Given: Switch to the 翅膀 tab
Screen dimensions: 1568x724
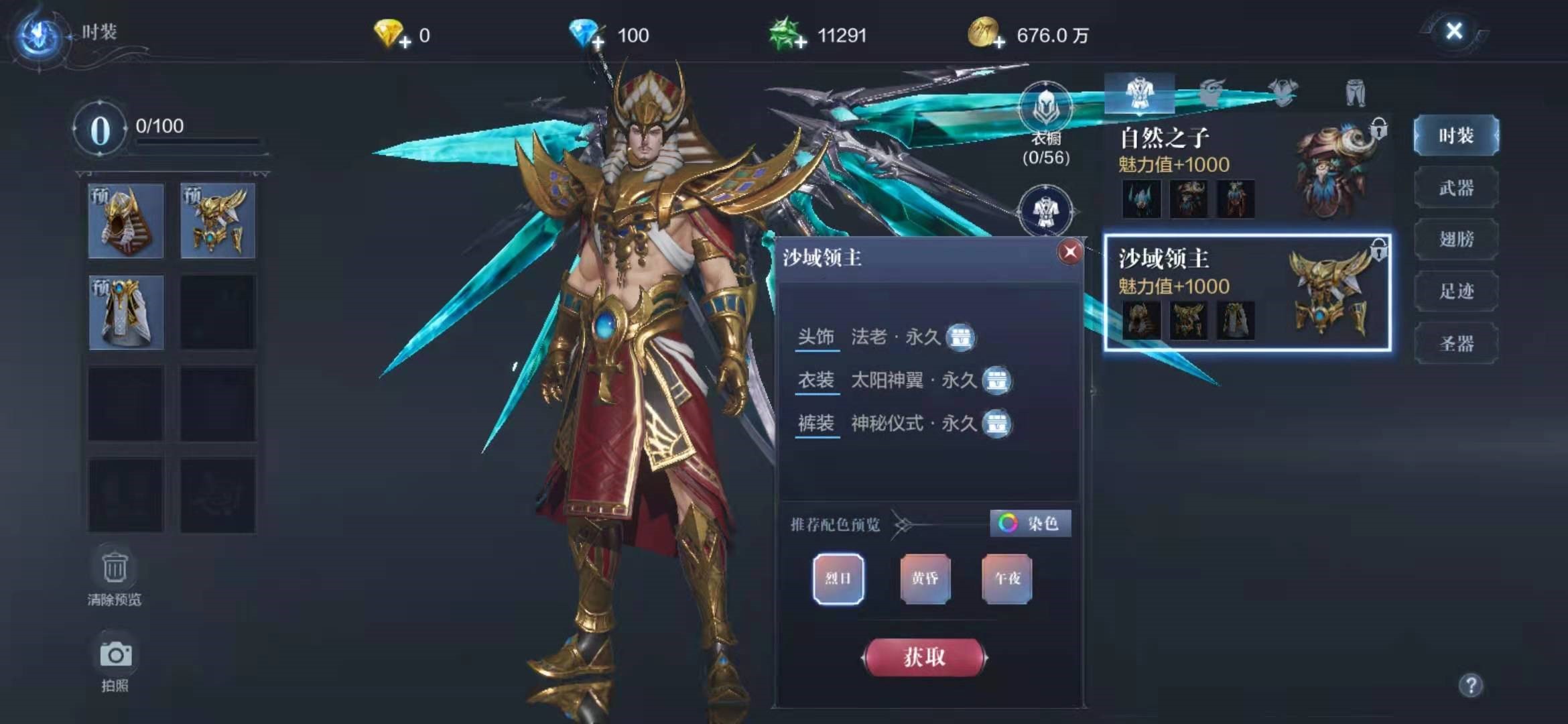Looking at the screenshot, I should 1456,239.
